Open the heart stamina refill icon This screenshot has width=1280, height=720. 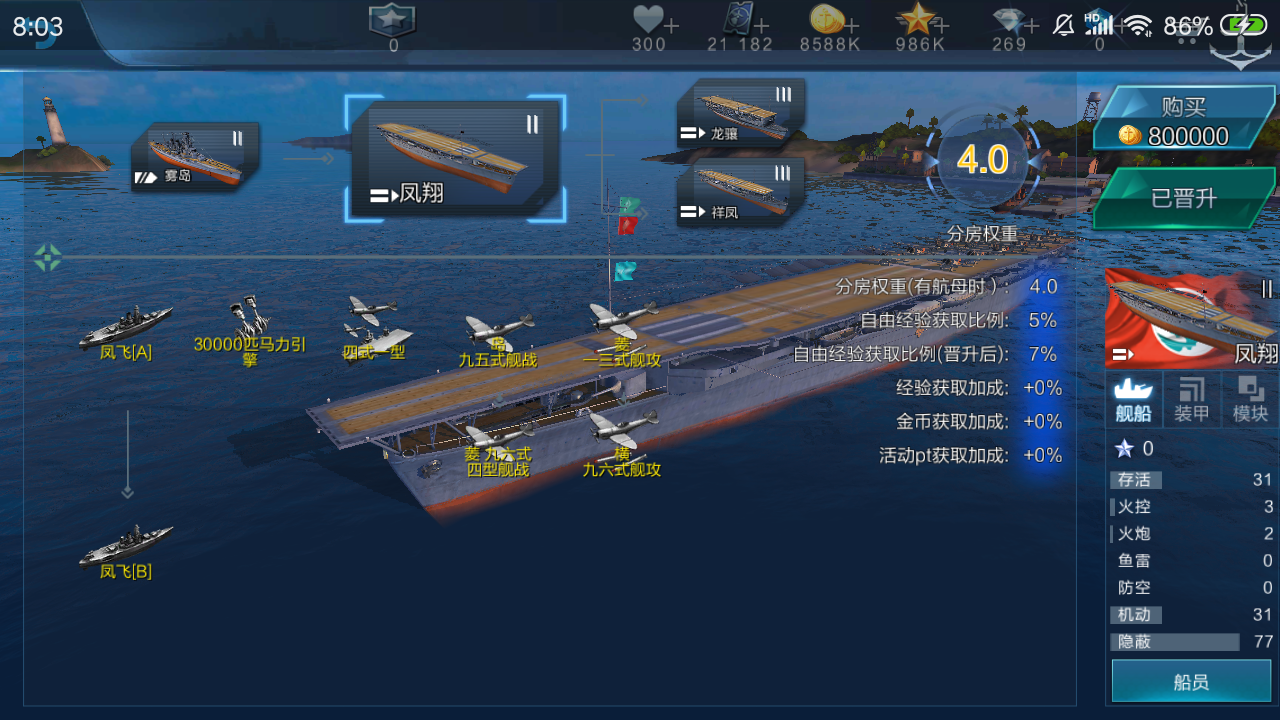point(649,20)
